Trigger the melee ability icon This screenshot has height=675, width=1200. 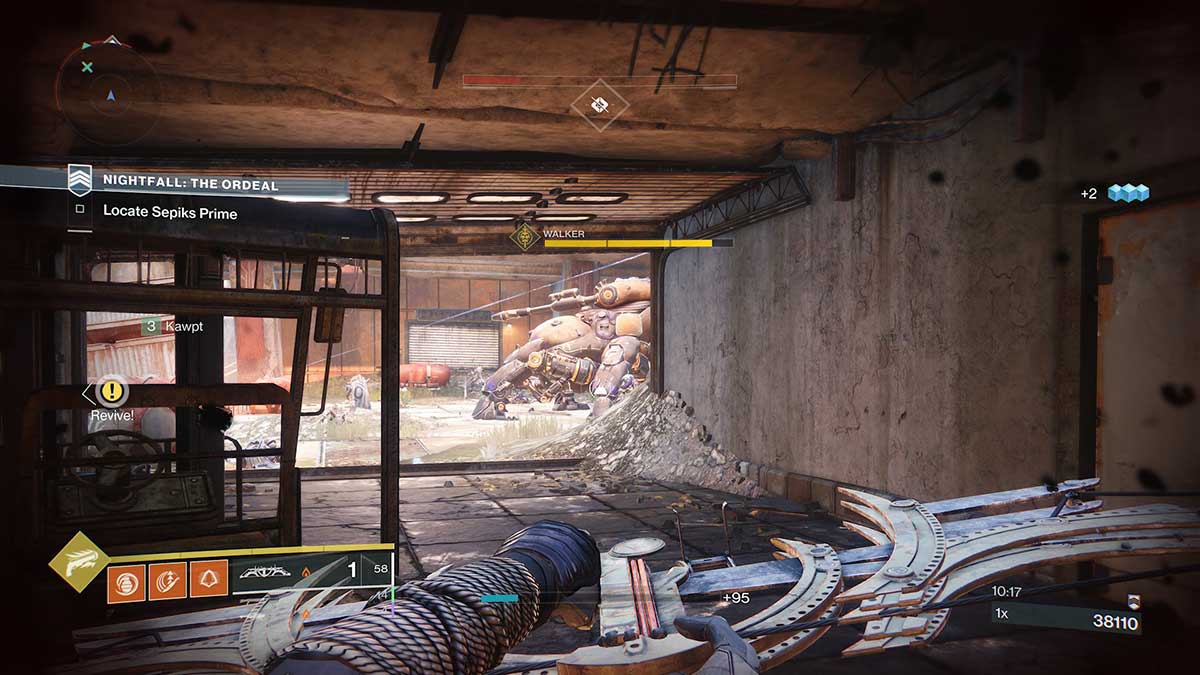pyautogui.click(x=167, y=580)
